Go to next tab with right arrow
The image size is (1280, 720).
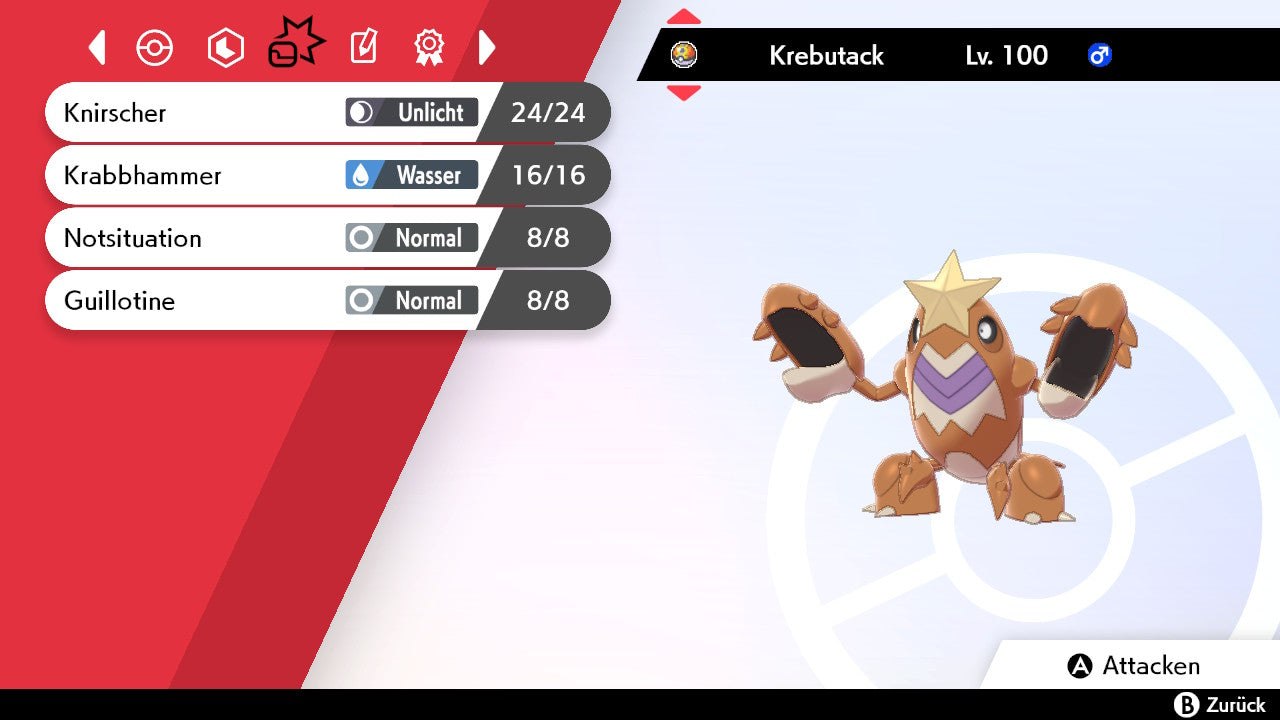pos(487,48)
